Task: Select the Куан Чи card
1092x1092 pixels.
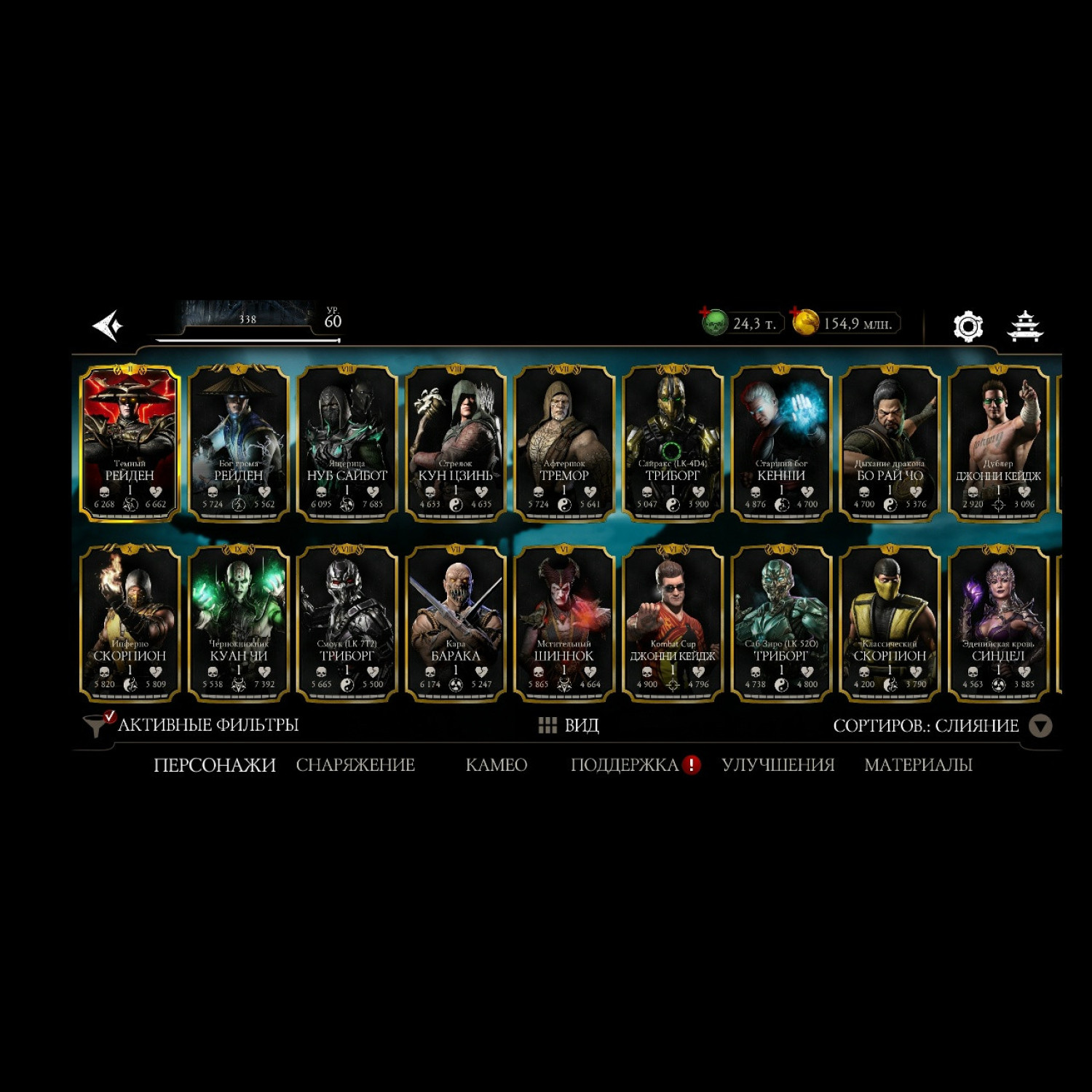Action: (239, 624)
